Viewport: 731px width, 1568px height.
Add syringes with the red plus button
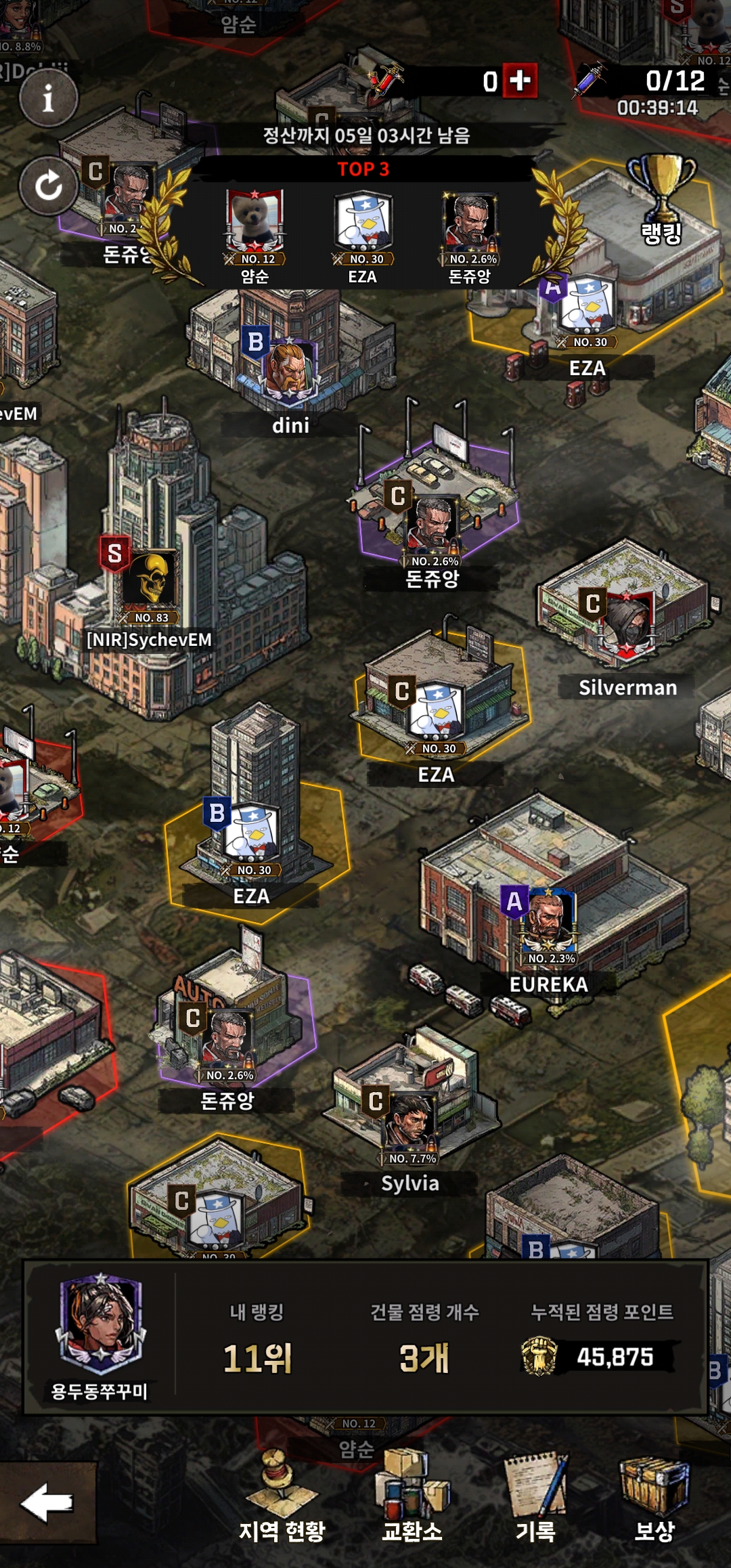tap(520, 81)
